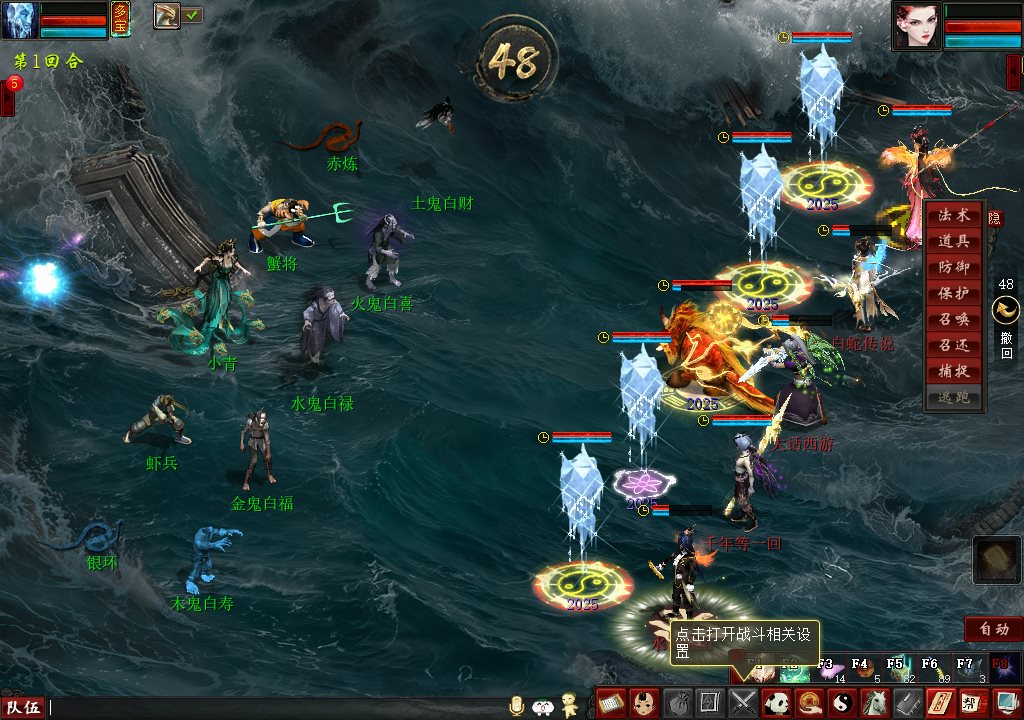1024x720 pixels.
Task: Select the 召唤 summon command
Action: click(953, 320)
